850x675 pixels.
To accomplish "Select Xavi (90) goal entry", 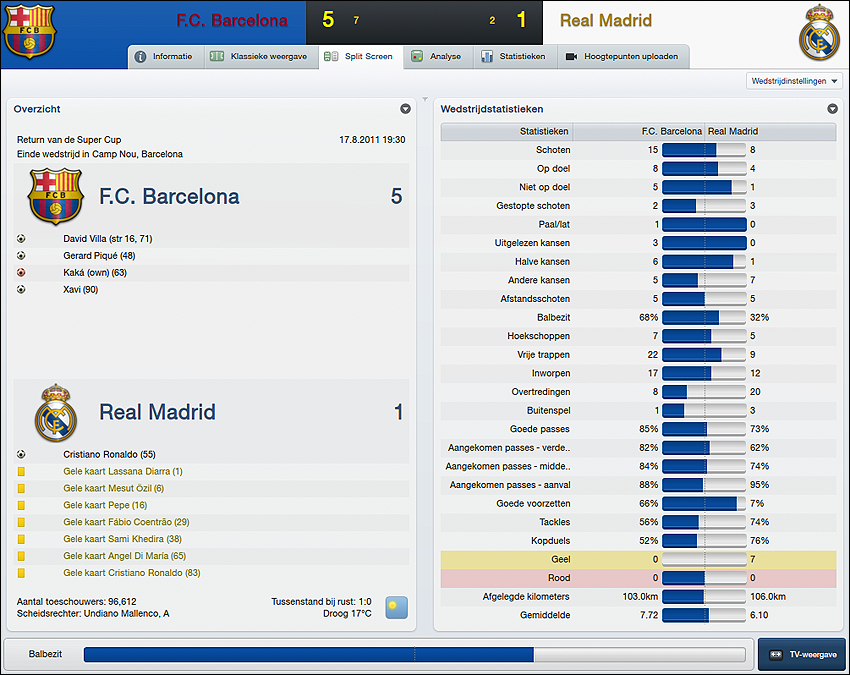I will pyautogui.click(x=81, y=289).
